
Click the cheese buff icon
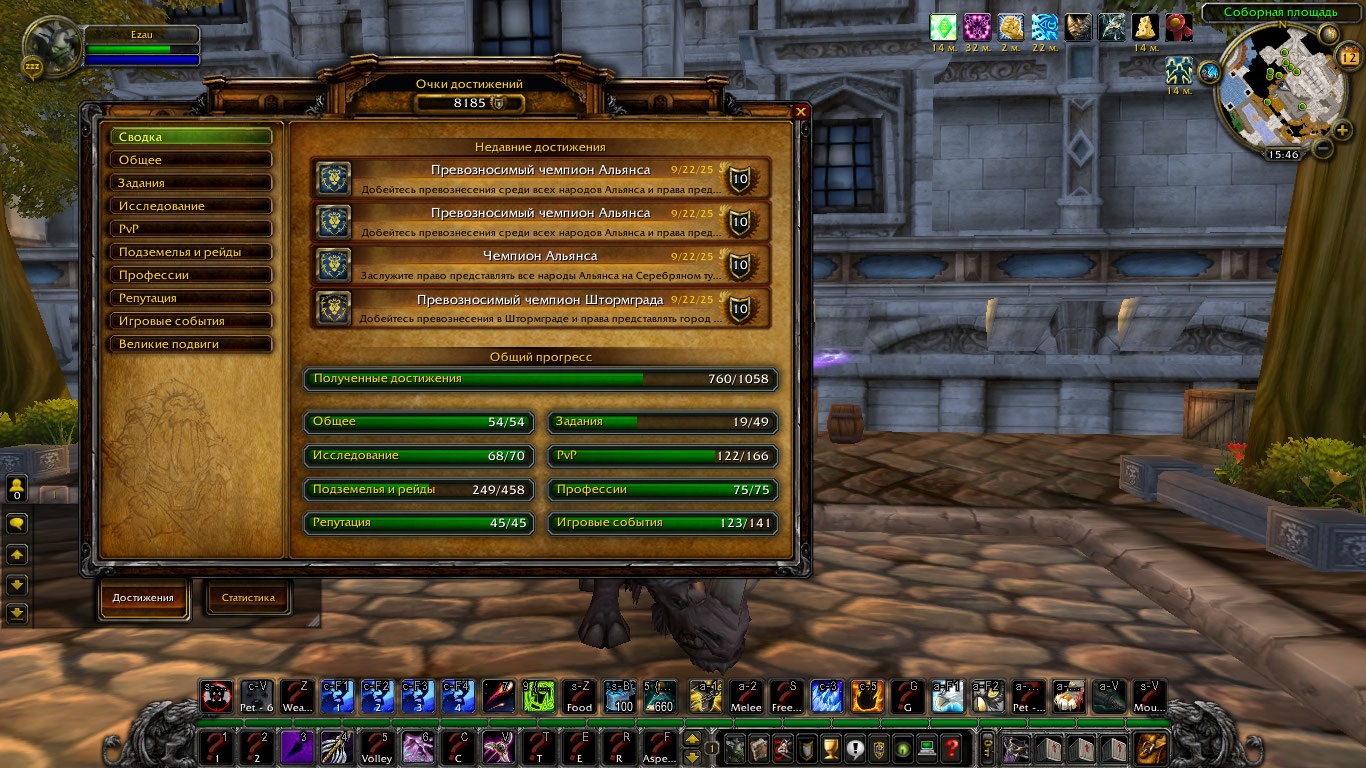coord(1145,28)
